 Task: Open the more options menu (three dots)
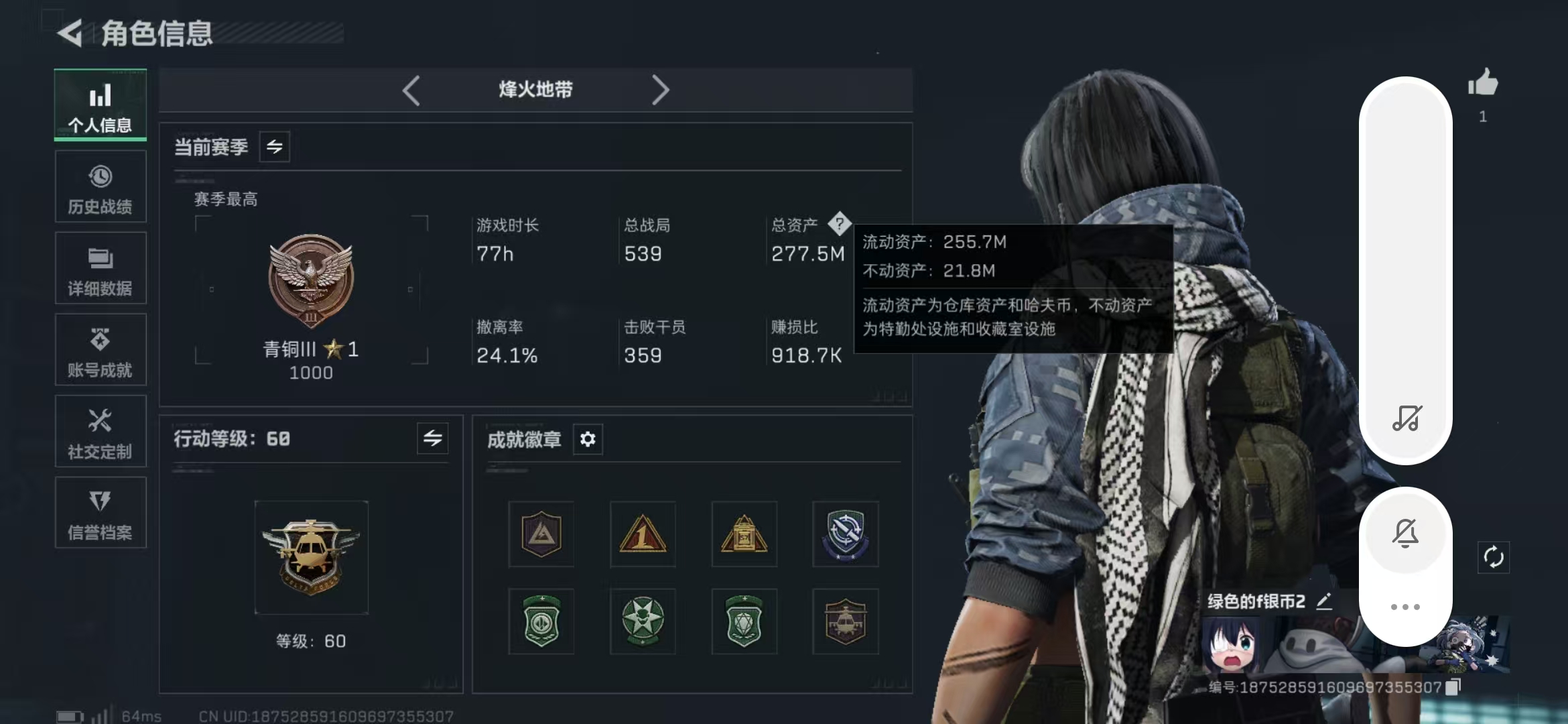coord(1406,606)
